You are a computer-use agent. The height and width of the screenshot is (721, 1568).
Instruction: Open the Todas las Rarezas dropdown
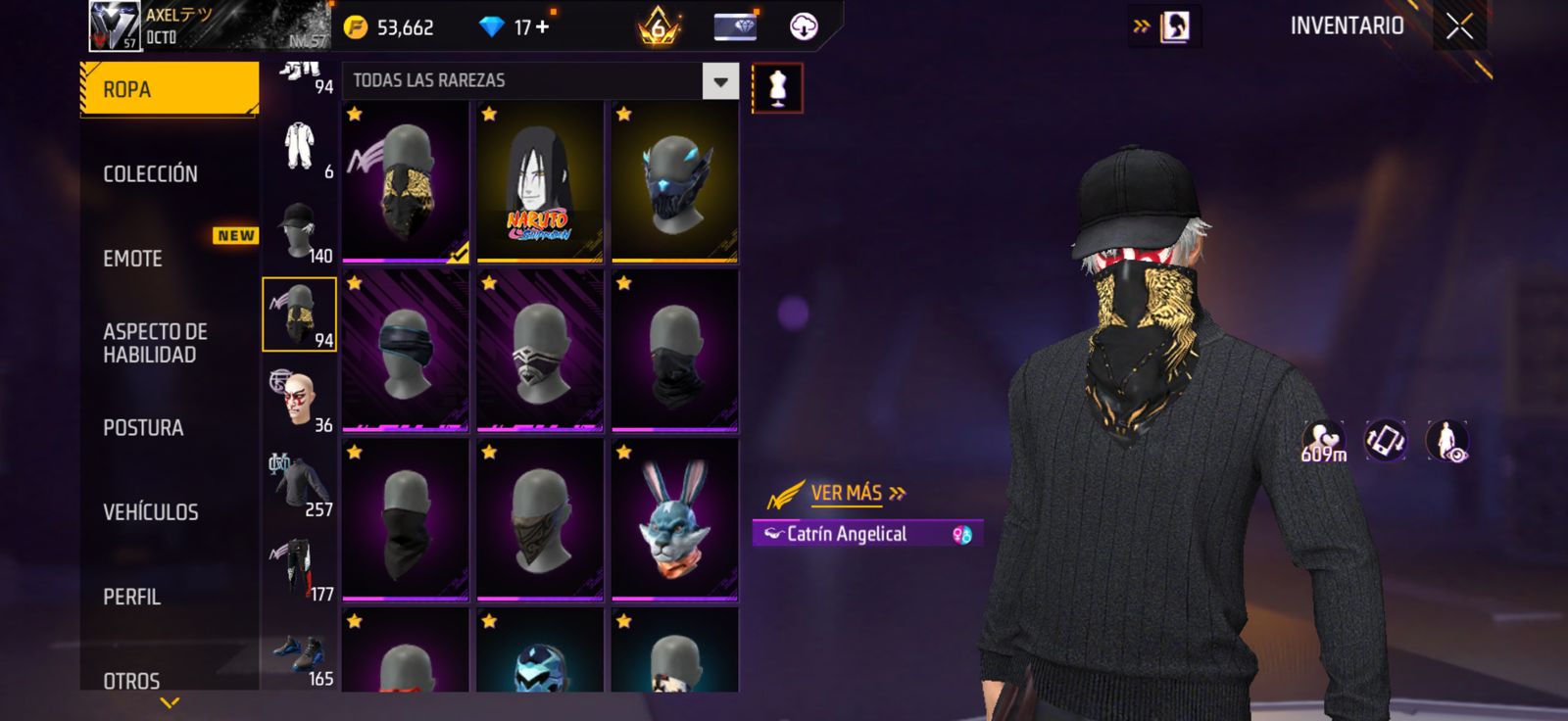point(720,81)
